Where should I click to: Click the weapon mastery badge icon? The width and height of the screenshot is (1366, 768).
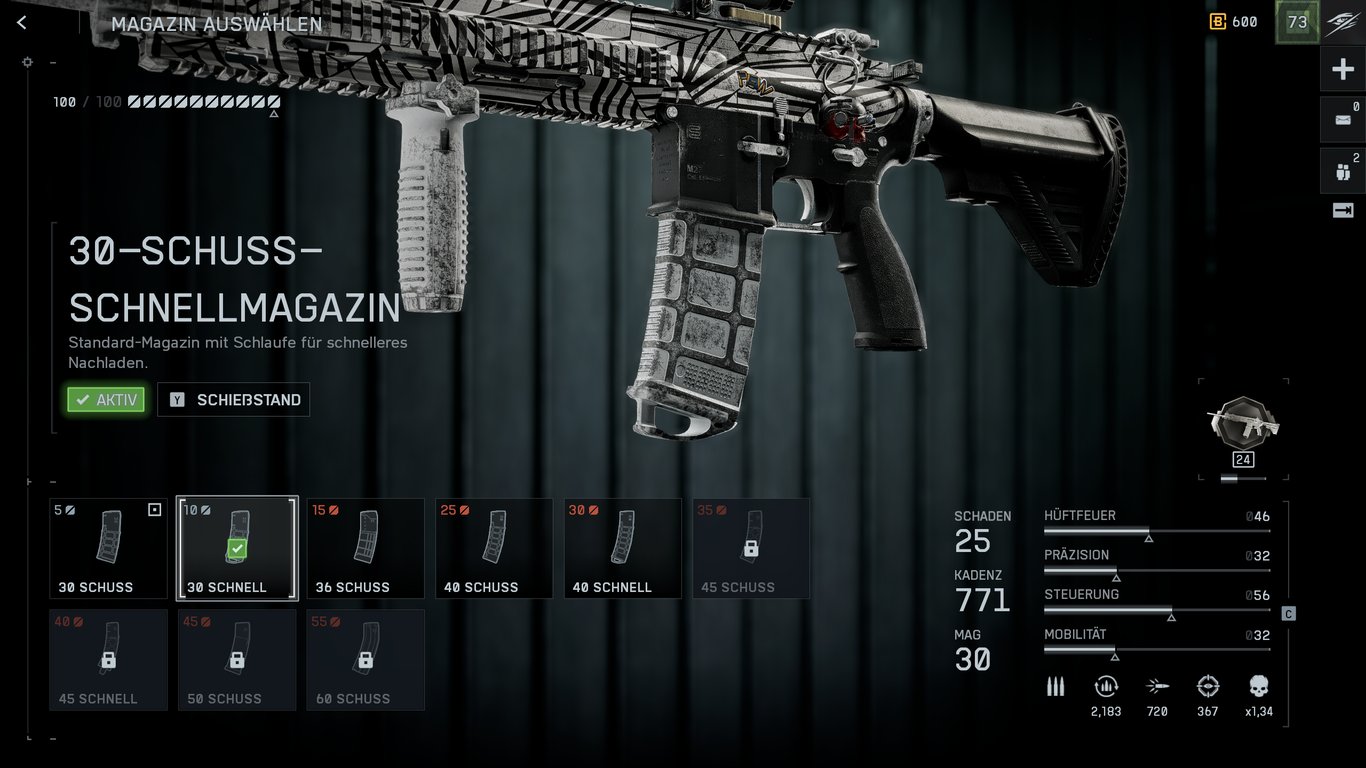pos(1243,423)
